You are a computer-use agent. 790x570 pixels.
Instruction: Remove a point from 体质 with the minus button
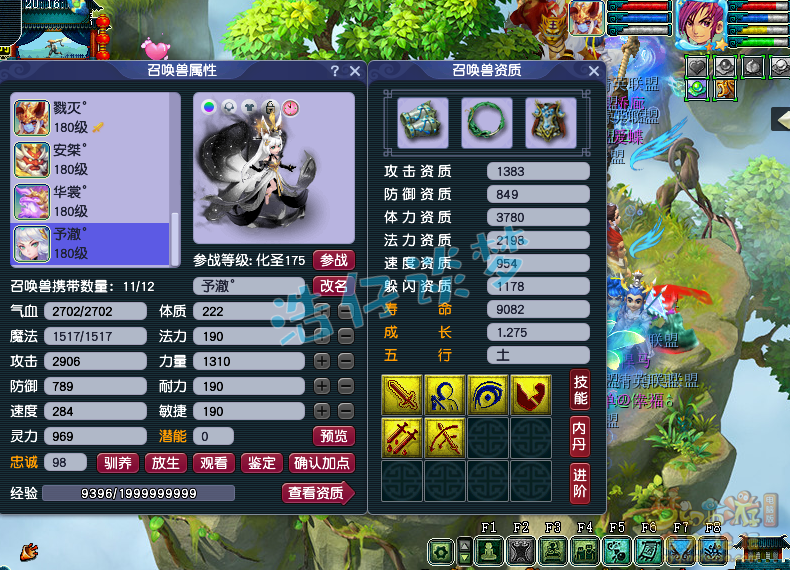click(x=344, y=311)
